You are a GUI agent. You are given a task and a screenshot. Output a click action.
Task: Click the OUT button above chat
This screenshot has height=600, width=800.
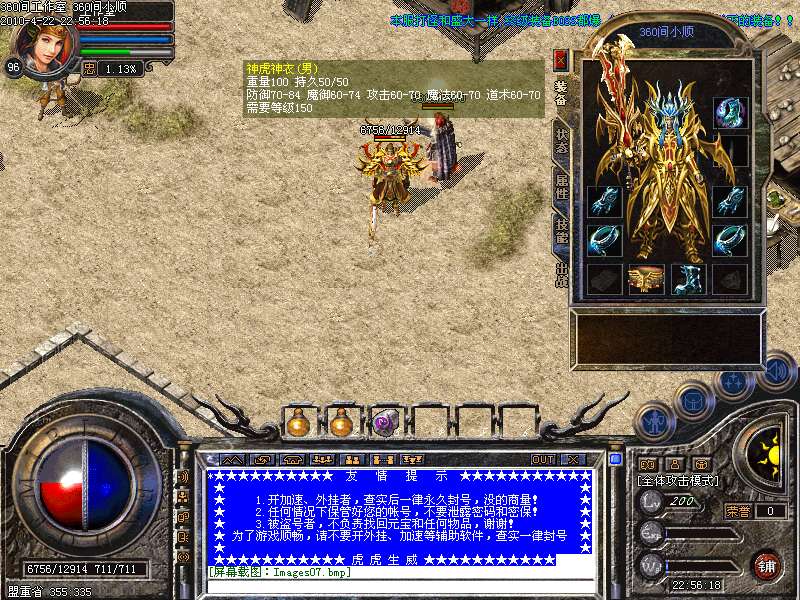(543, 459)
